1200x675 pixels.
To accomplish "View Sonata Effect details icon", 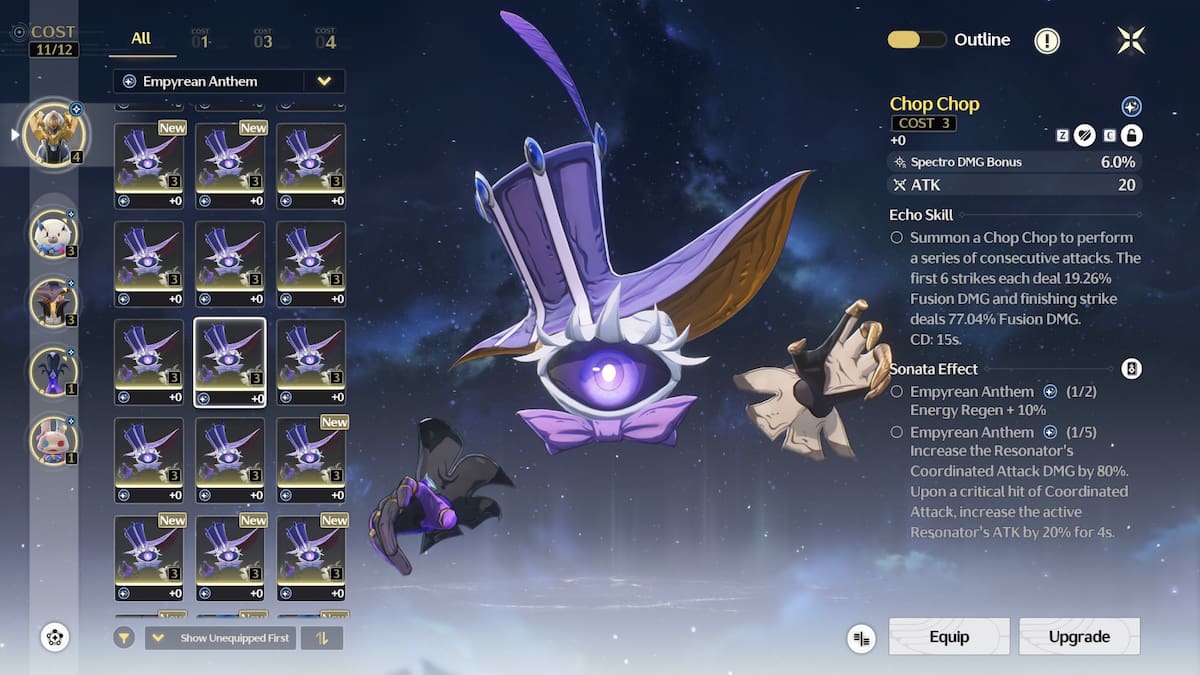I will 1131,369.
